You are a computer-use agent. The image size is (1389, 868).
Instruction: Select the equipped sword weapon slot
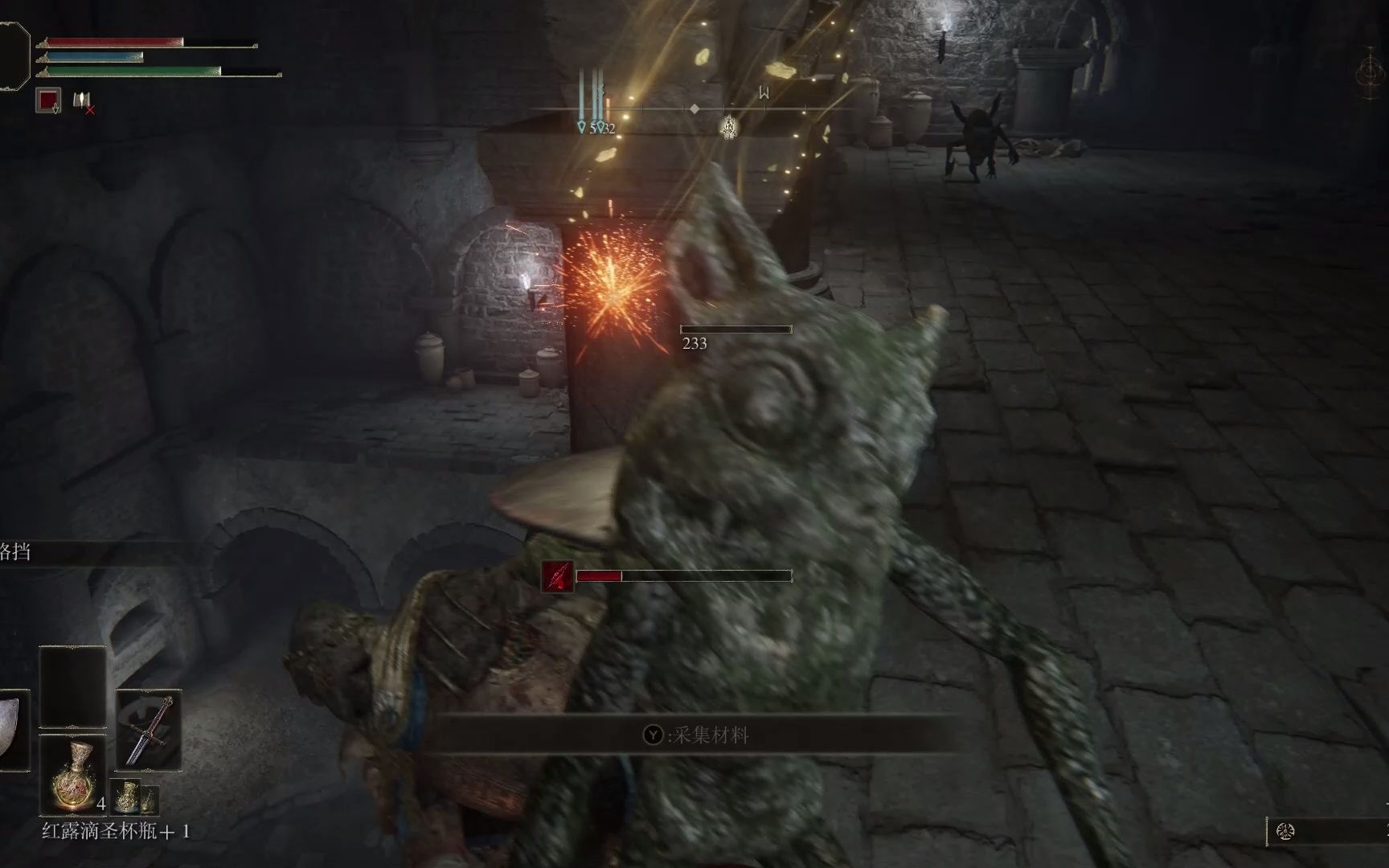(149, 731)
